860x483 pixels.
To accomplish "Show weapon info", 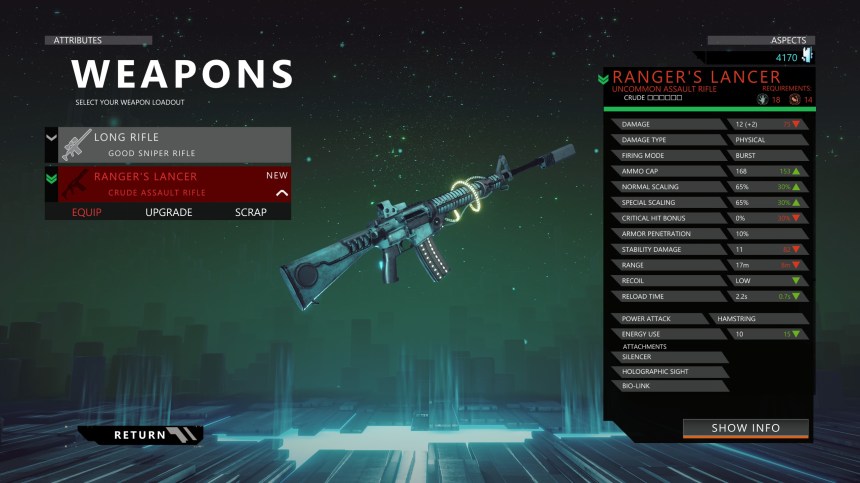I will coord(745,428).
